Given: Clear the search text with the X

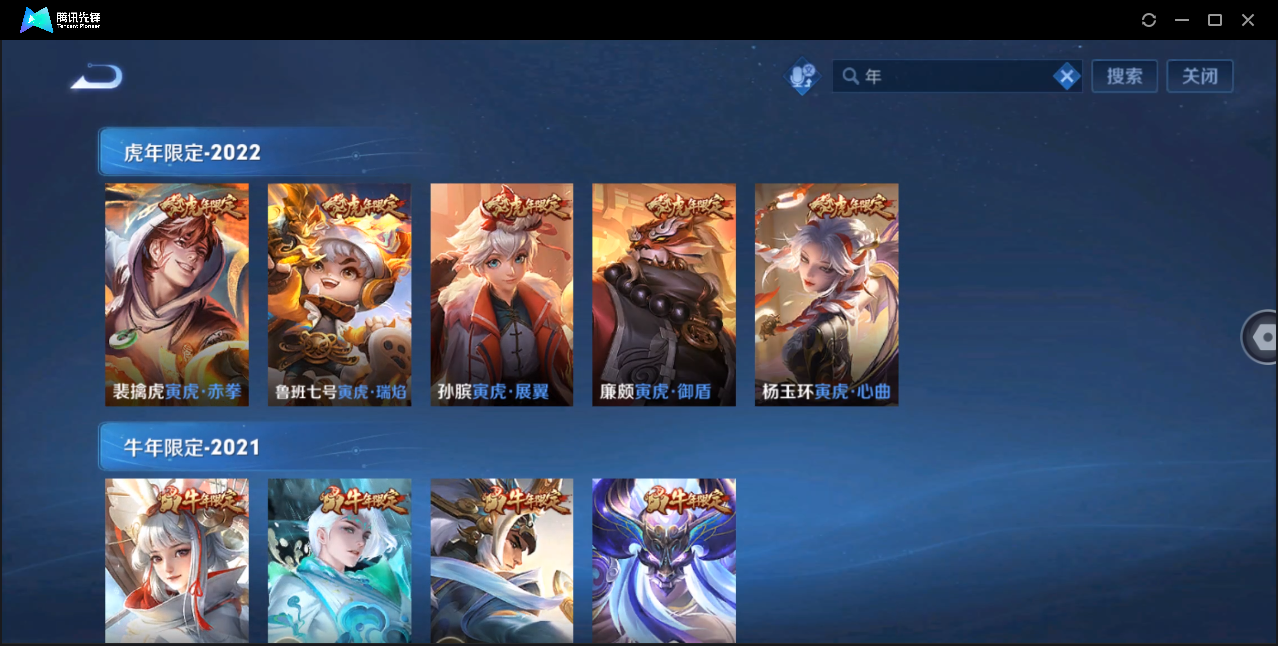Looking at the screenshot, I should 1067,76.
